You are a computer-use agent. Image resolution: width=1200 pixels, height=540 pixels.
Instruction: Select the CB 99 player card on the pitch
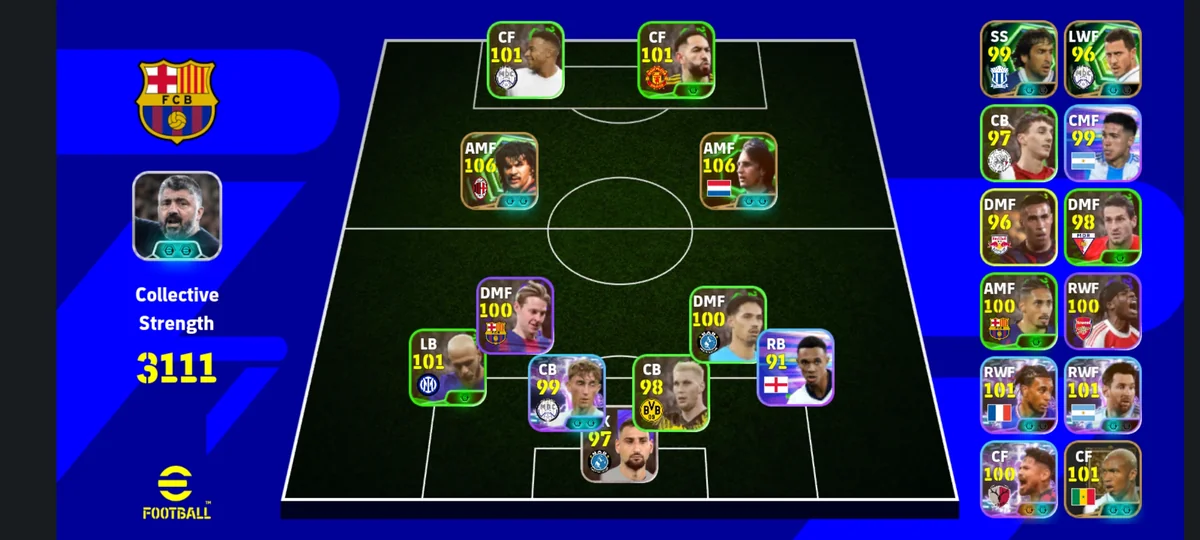pyautogui.click(x=566, y=393)
